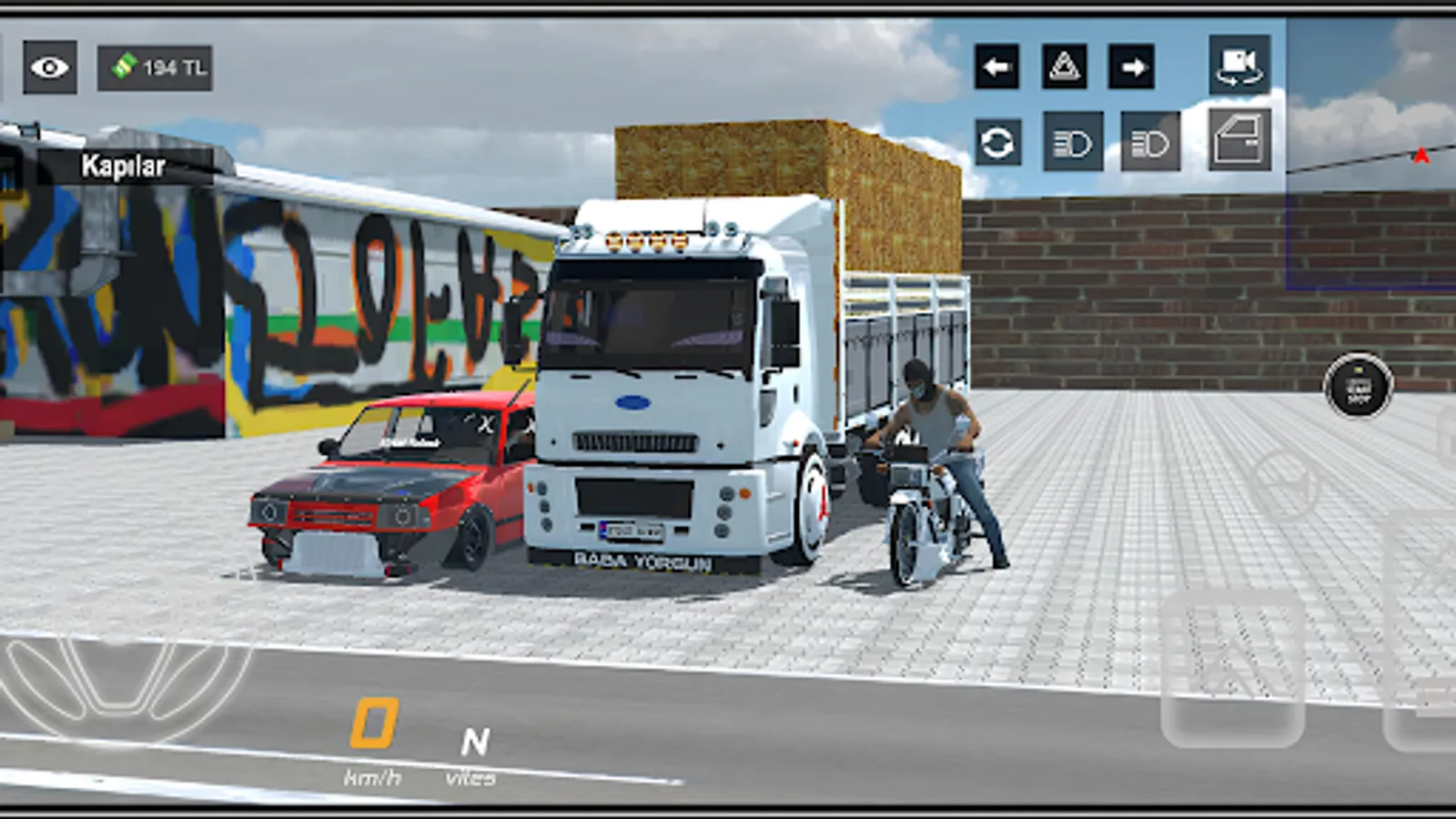
Task: Open the car door icon
Action: tap(1238, 141)
